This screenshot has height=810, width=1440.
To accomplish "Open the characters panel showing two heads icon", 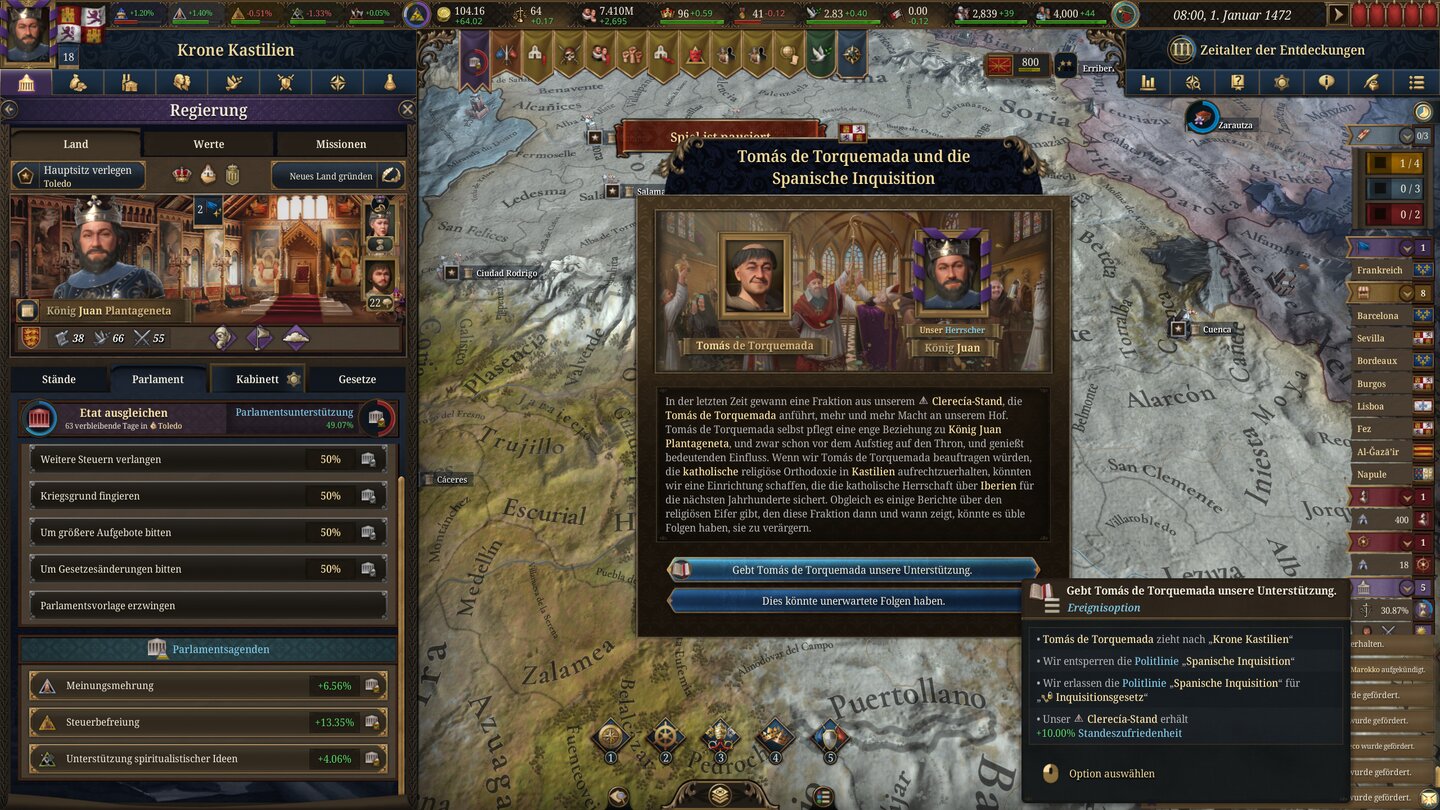I will 180,82.
